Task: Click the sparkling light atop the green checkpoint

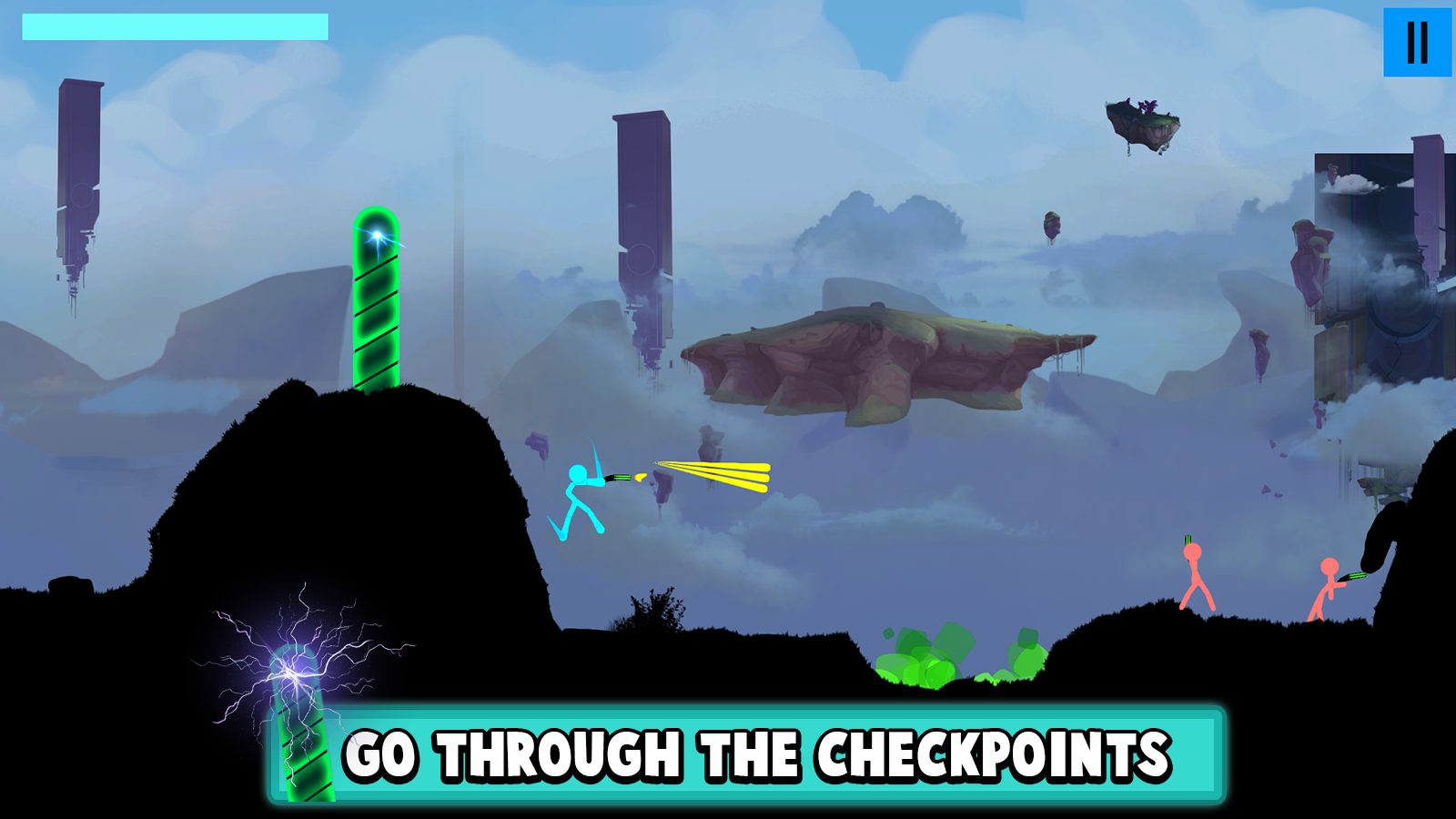Action: pyautogui.click(x=378, y=238)
